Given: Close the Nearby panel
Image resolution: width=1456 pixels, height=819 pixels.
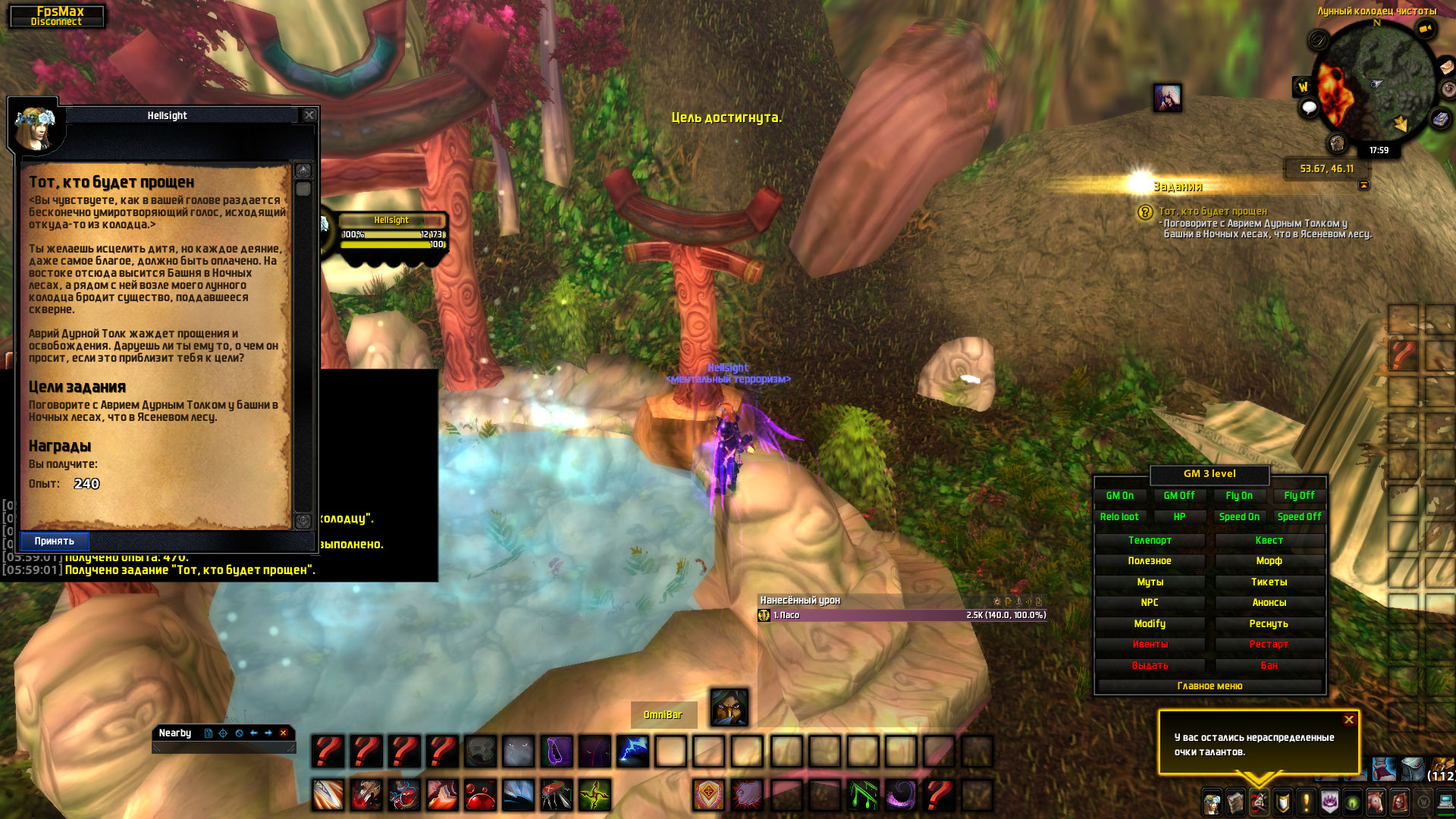Looking at the screenshot, I should click(284, 733).
